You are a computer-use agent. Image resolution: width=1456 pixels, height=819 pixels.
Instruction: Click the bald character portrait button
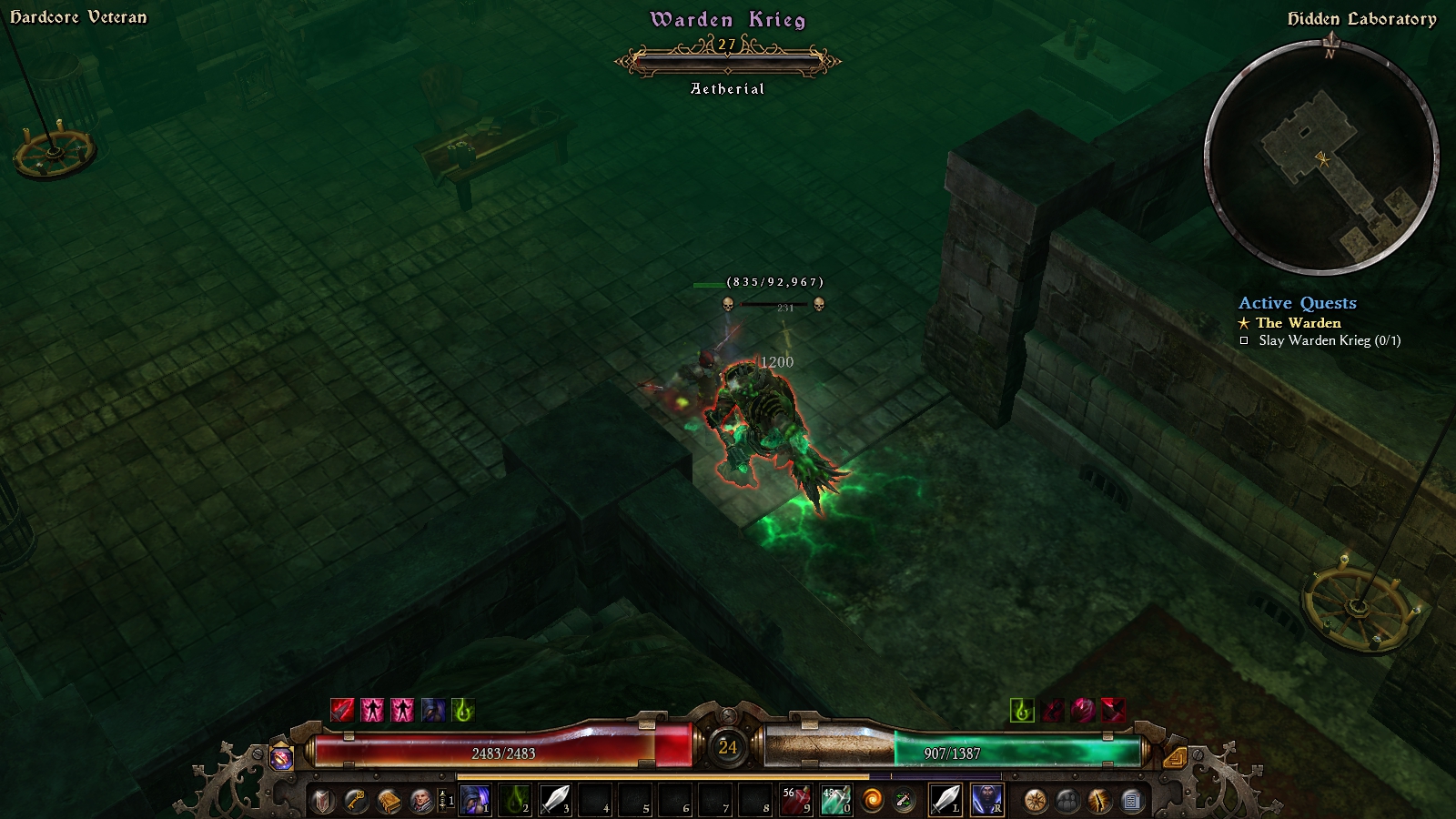(420, 801)
